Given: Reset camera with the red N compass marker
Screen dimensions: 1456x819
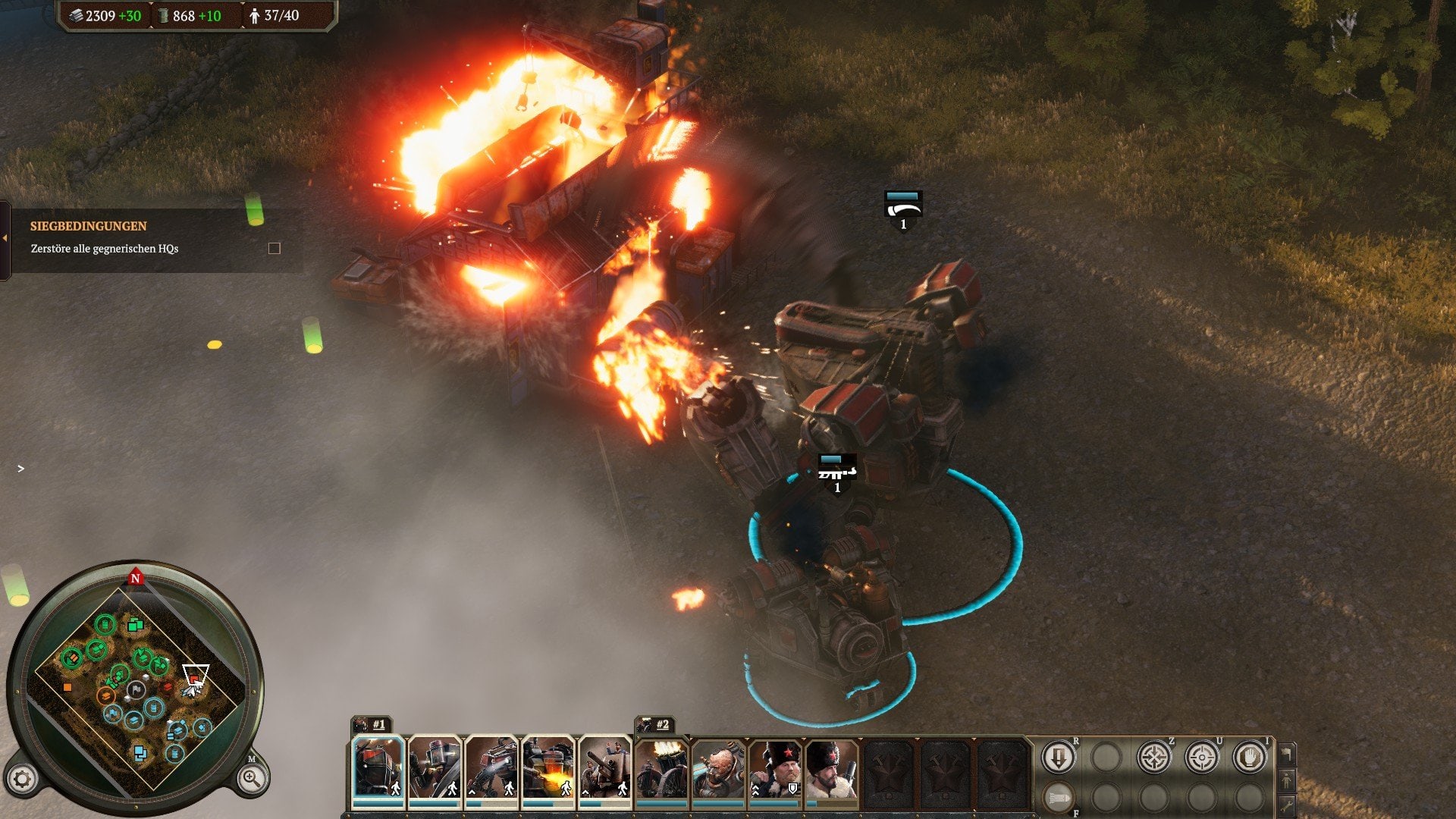Looking at the screenshot, I should click(x=136, y=578).
